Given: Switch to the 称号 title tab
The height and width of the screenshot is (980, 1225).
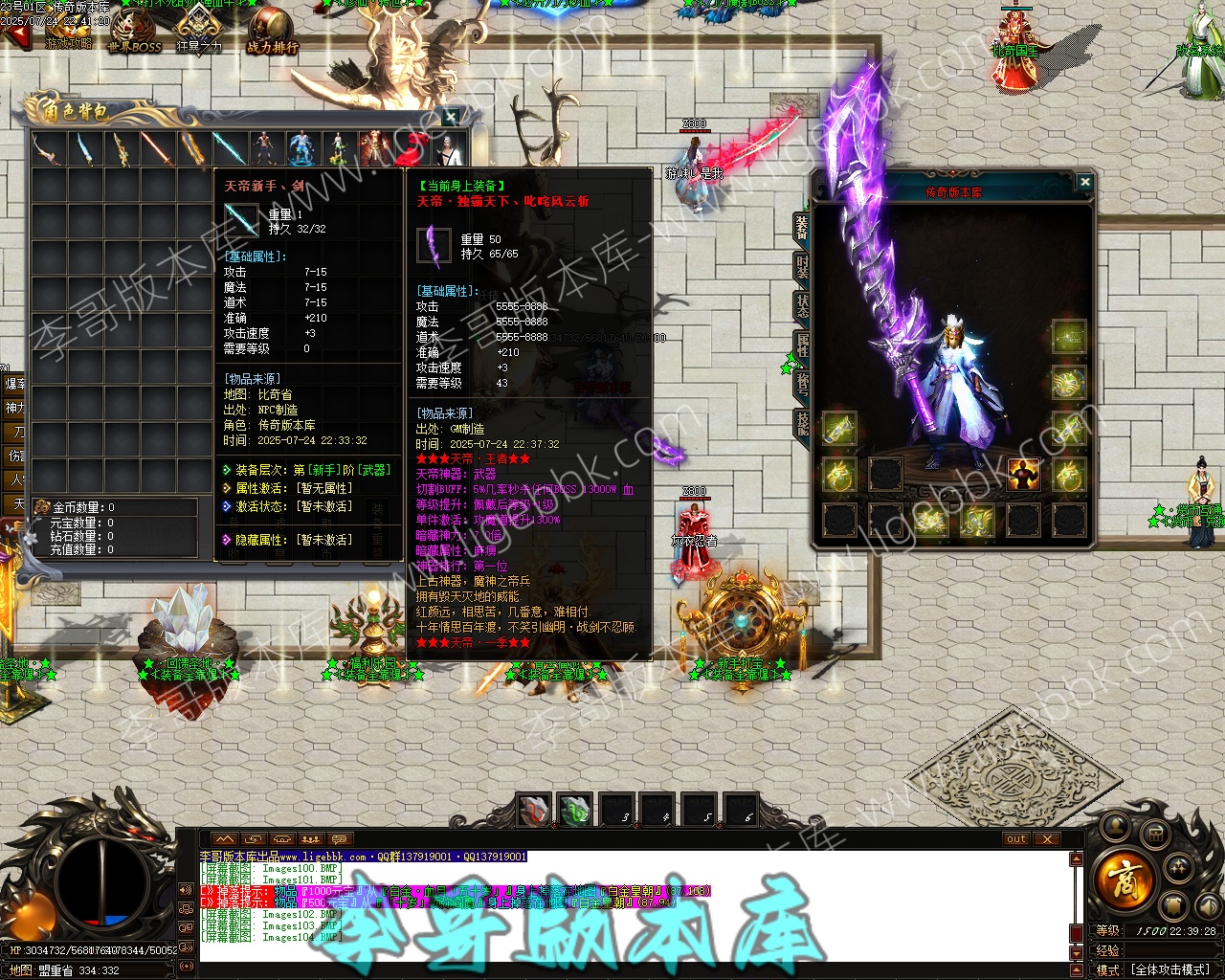Looking at the screenshot, I should click(x=802, y=385).
